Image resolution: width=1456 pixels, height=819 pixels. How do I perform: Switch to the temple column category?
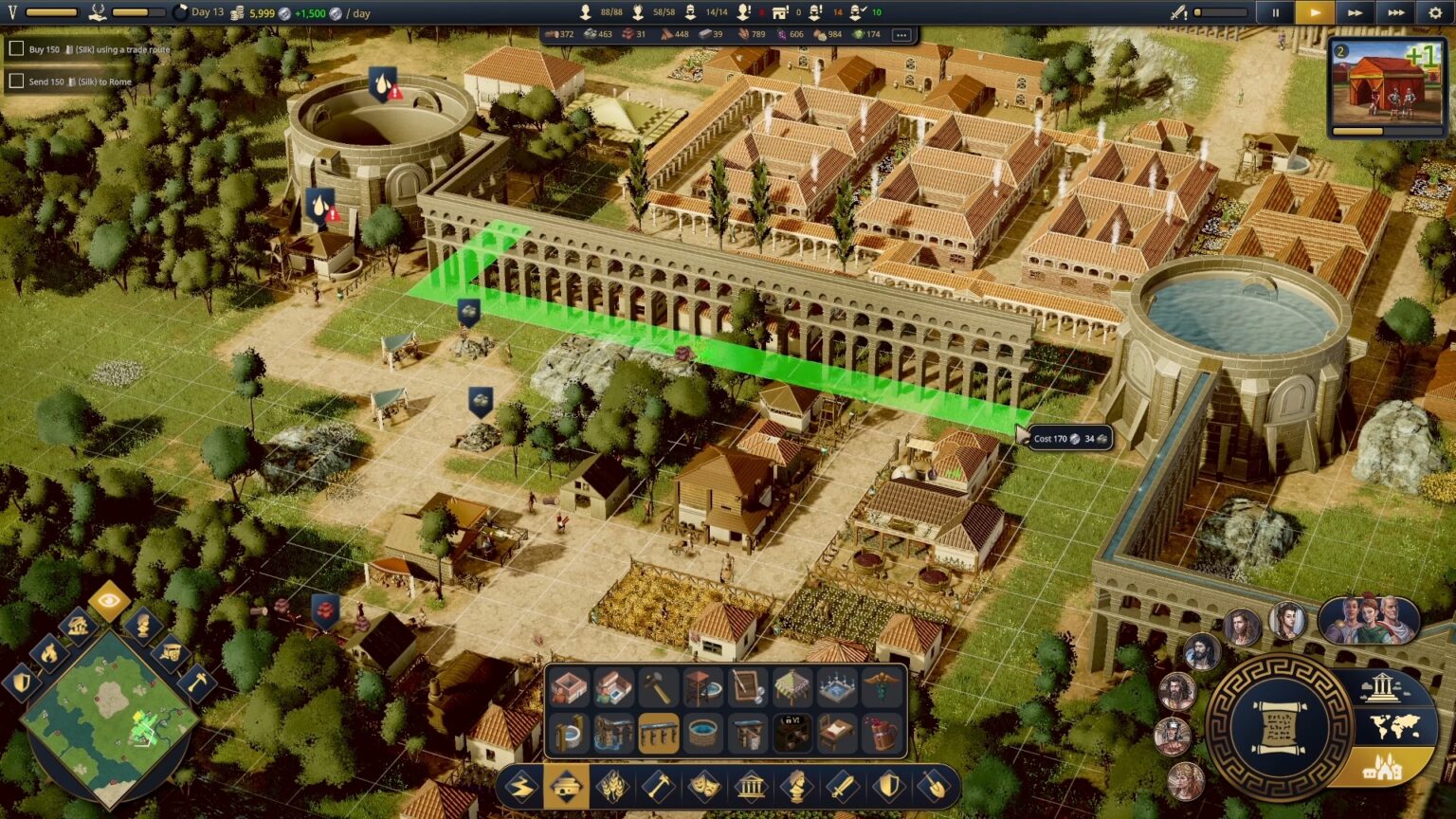point(750,787)
